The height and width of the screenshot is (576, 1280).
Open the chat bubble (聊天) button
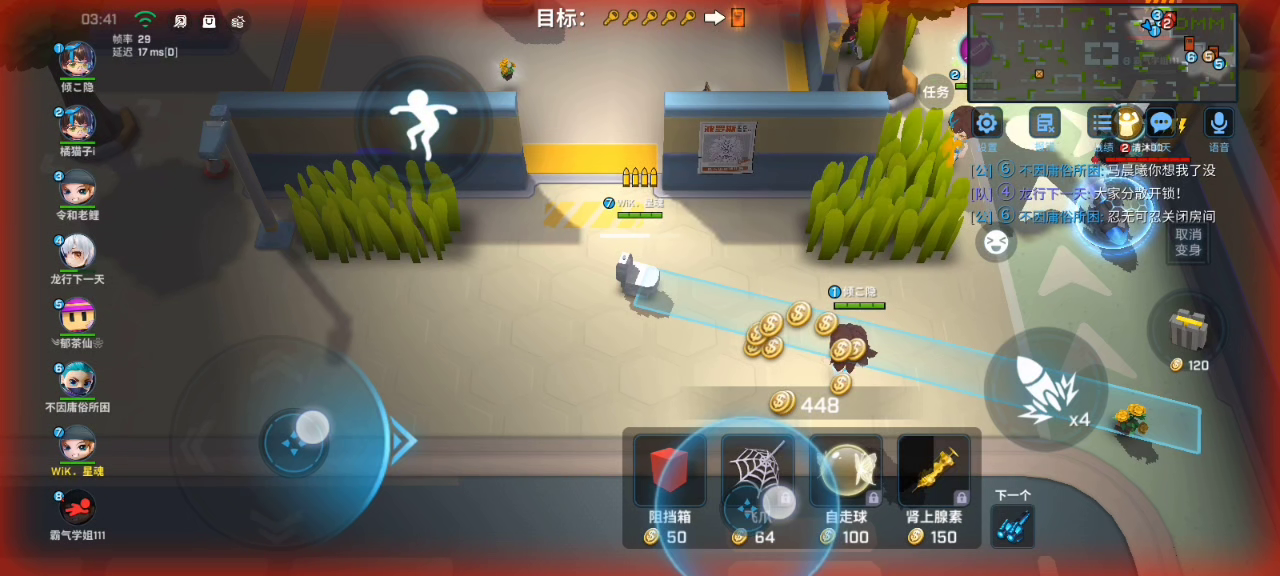[x=1160, y=124]
